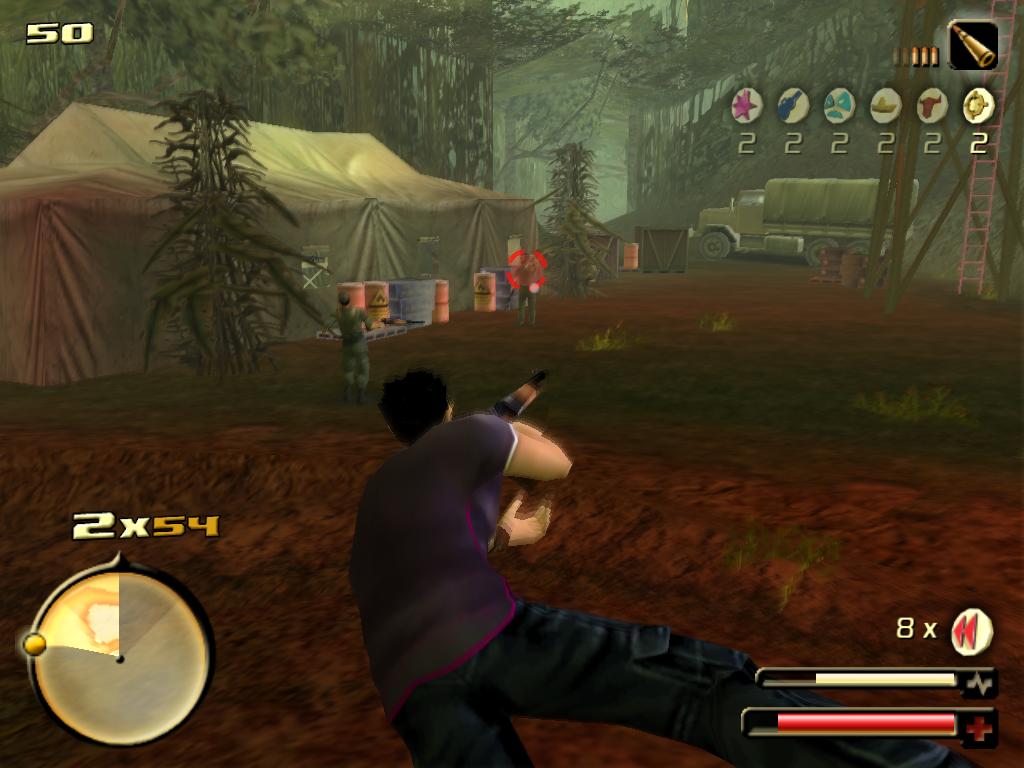The image size is (1024, 768).
Task: Click the pink star token
Action: tap(746, 105)
